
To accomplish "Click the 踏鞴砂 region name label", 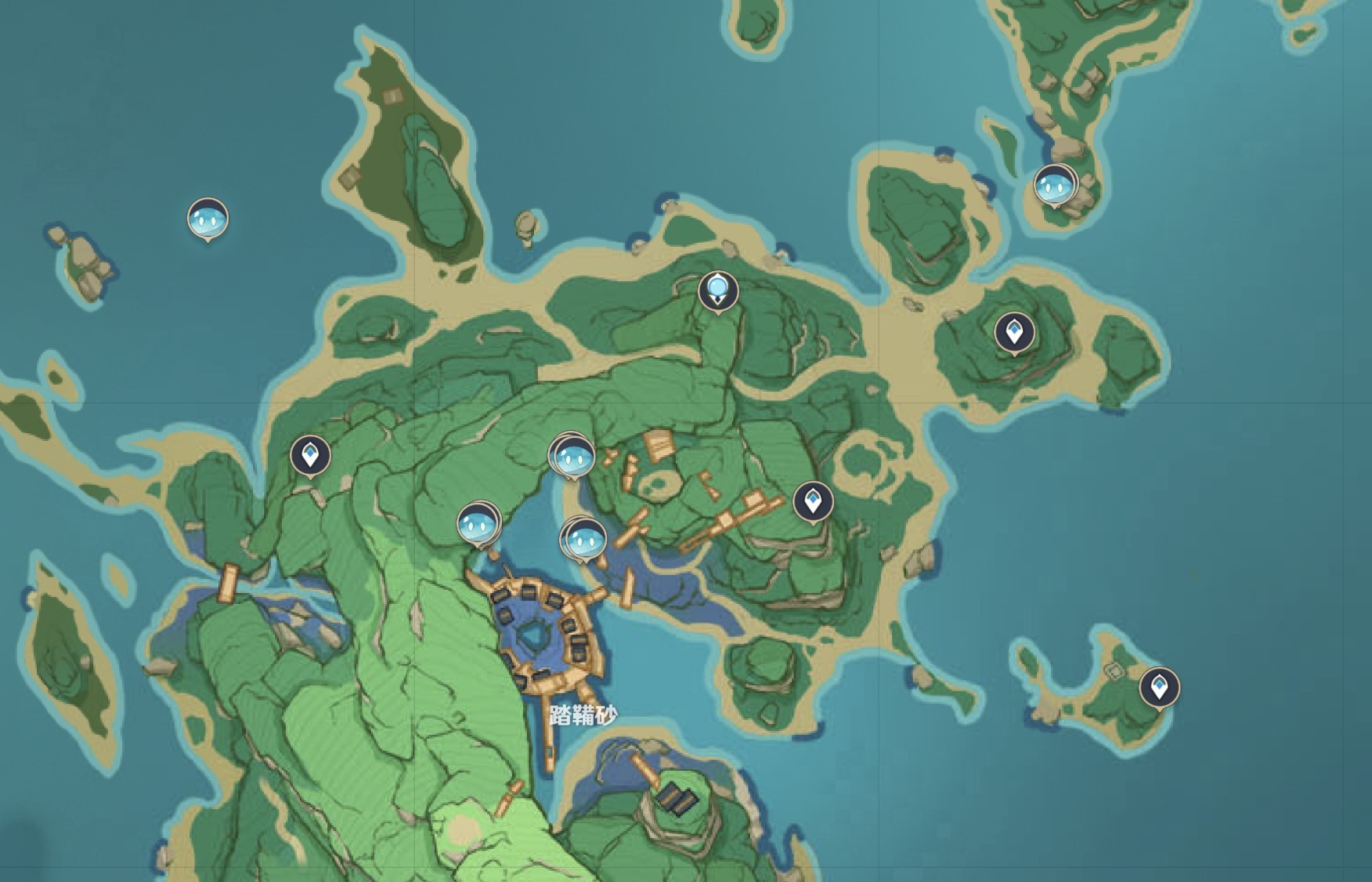I will click(x=583, y=714).
